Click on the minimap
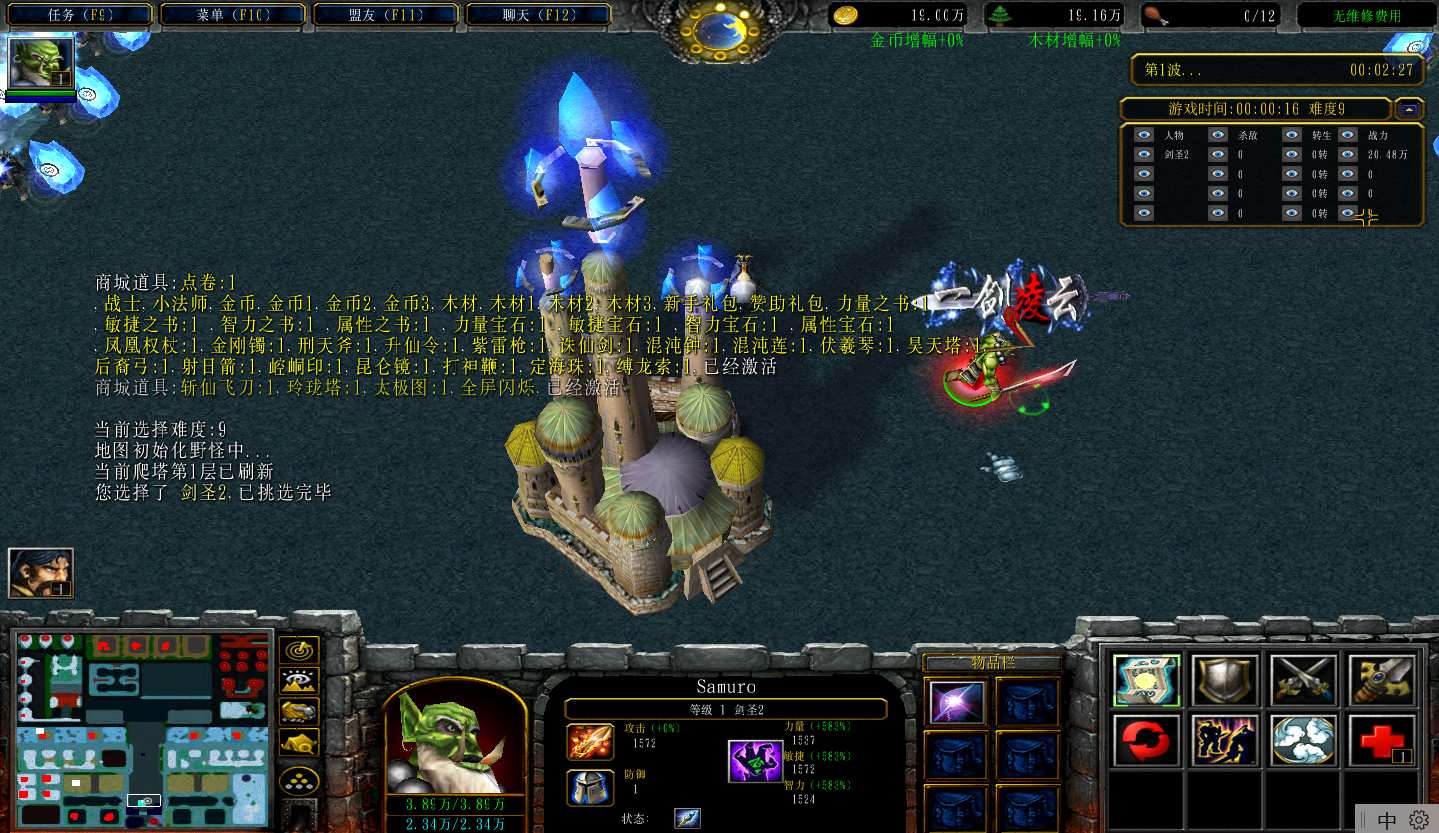 click(143, 728)
